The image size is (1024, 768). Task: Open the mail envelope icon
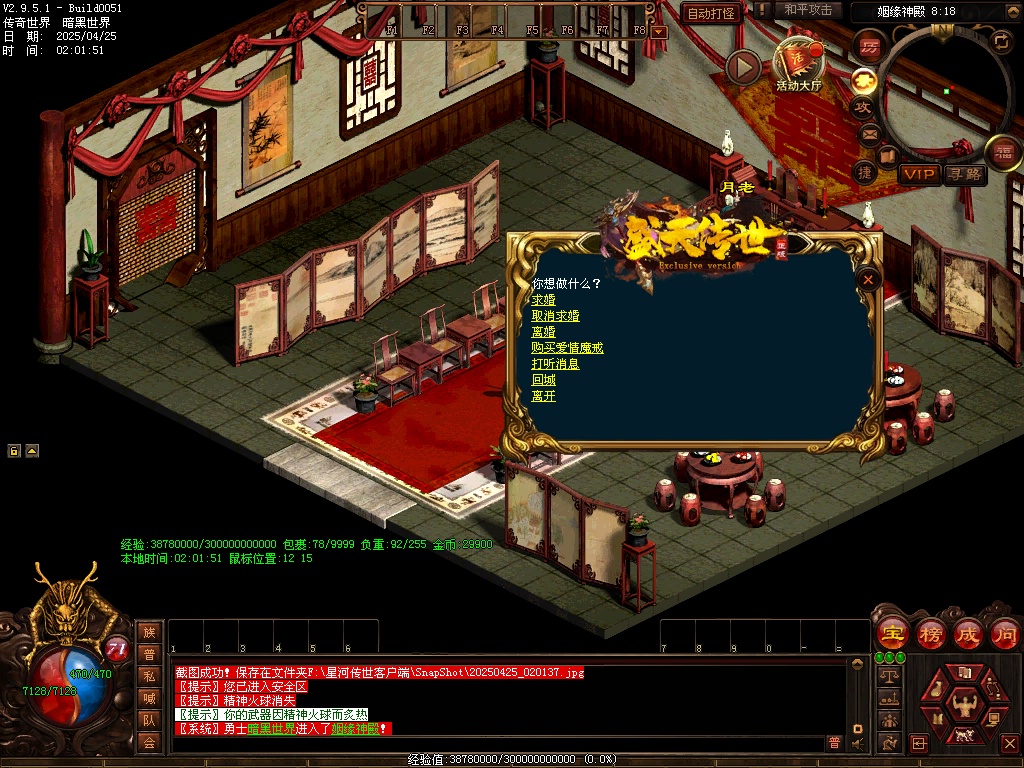[868, 133]
